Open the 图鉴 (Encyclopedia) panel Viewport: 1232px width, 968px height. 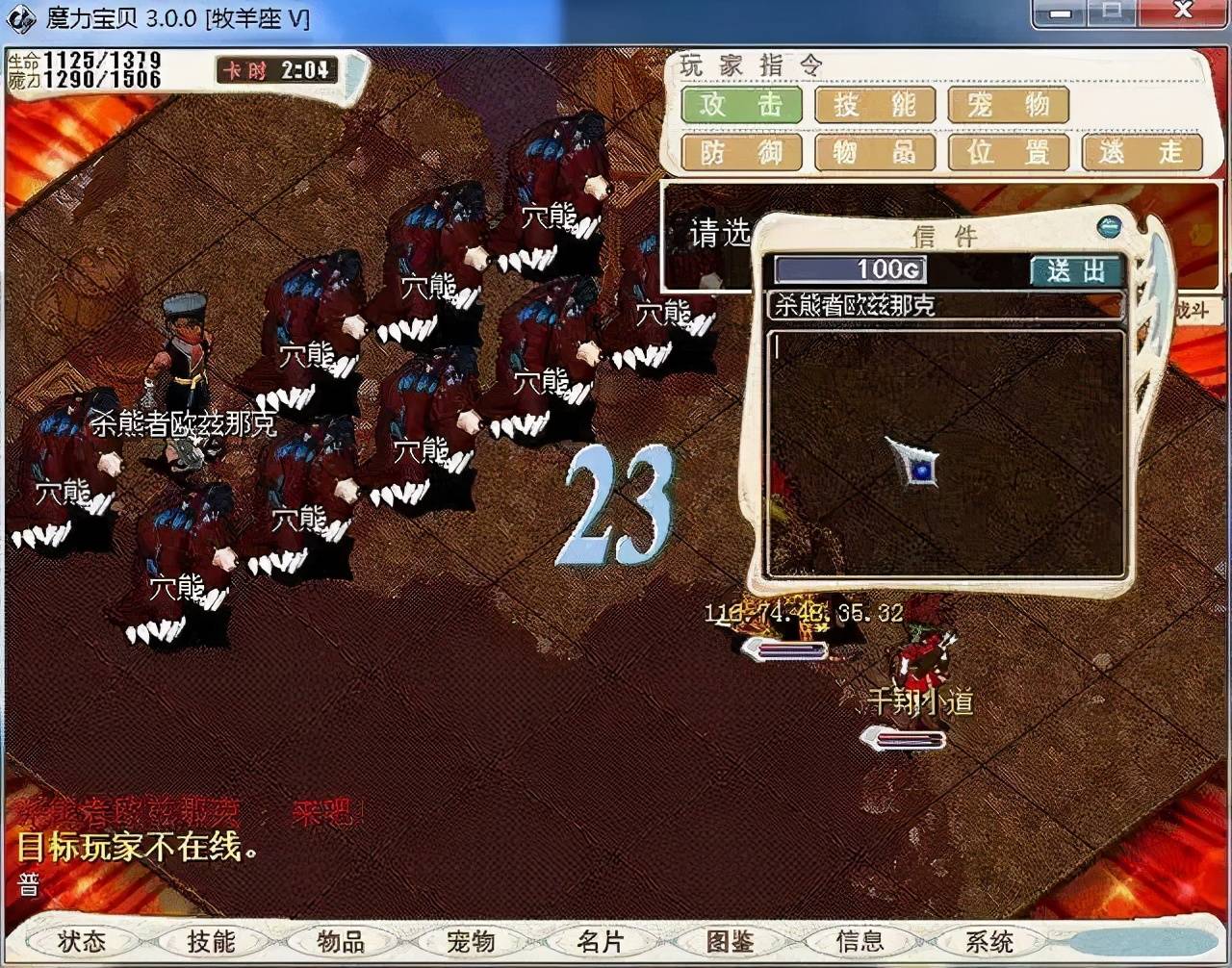(732, 942)
